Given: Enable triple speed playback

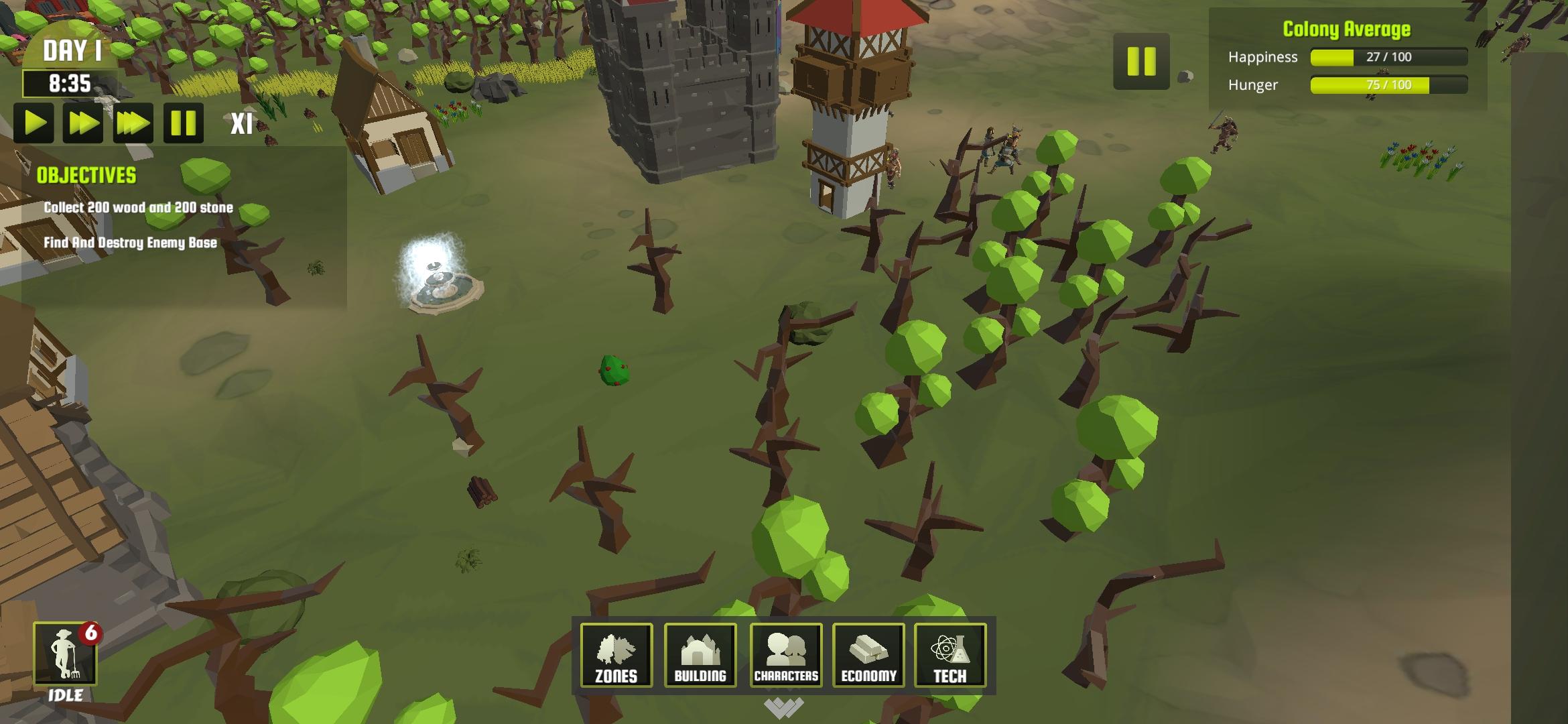Looking at the screenshot, I should (x=132, y=123).
